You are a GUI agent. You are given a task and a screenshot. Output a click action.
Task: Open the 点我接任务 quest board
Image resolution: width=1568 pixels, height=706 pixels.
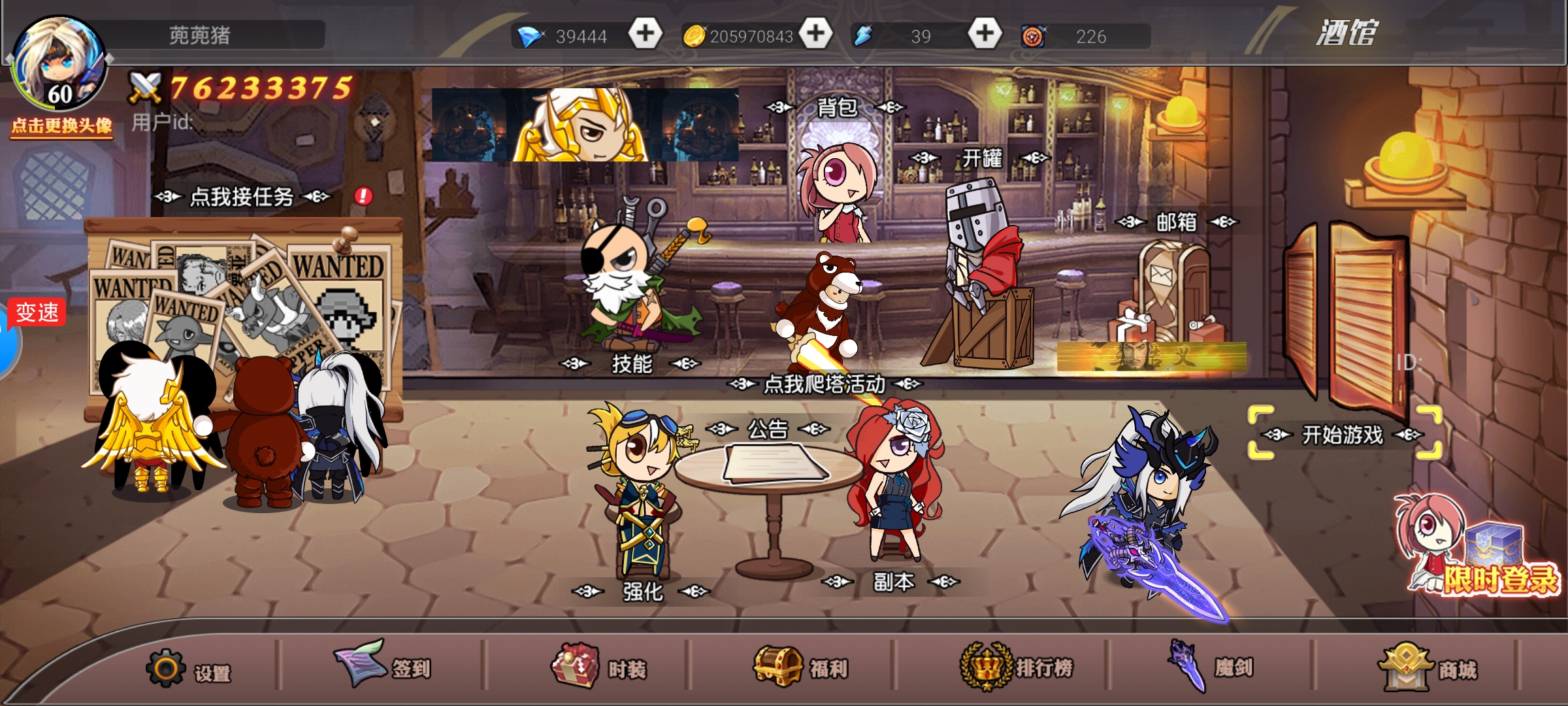click(242, 196)
